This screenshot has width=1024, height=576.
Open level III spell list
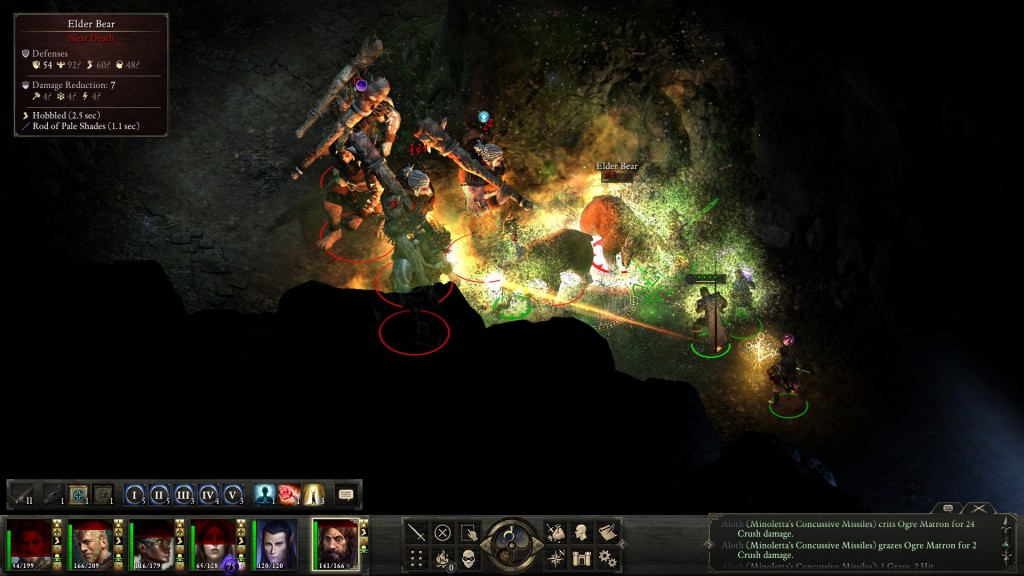pyautogui.click(x=184, y=494)
